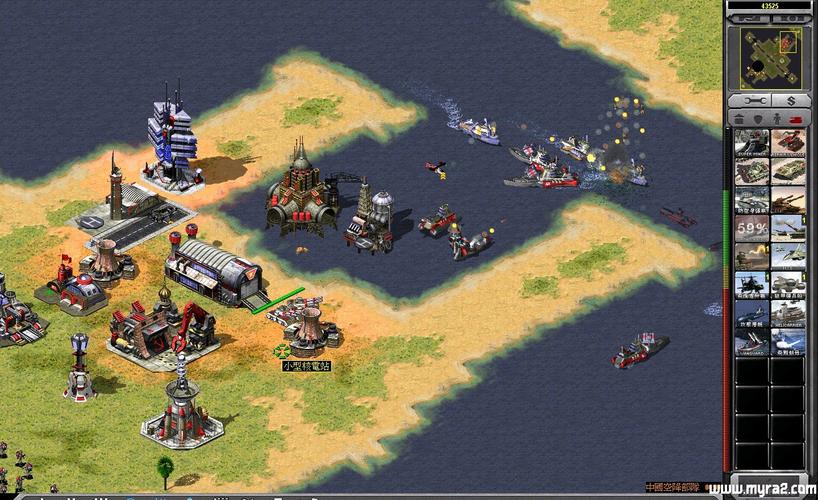Queue the helicopter unit build icon
818x500 pixels.
point(752,285)
